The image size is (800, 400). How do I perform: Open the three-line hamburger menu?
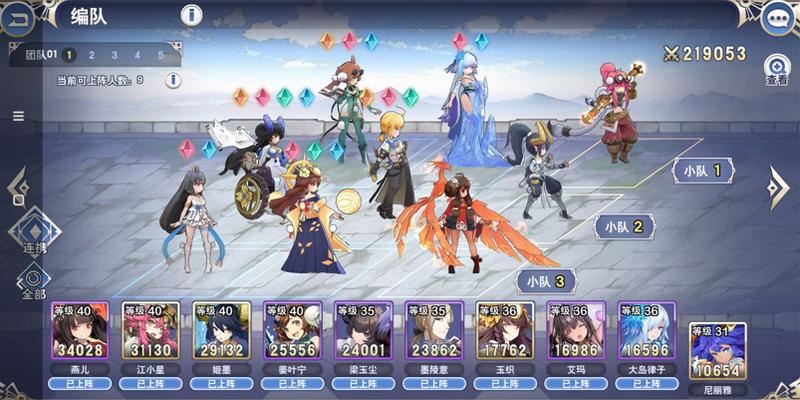coord(18,116)
